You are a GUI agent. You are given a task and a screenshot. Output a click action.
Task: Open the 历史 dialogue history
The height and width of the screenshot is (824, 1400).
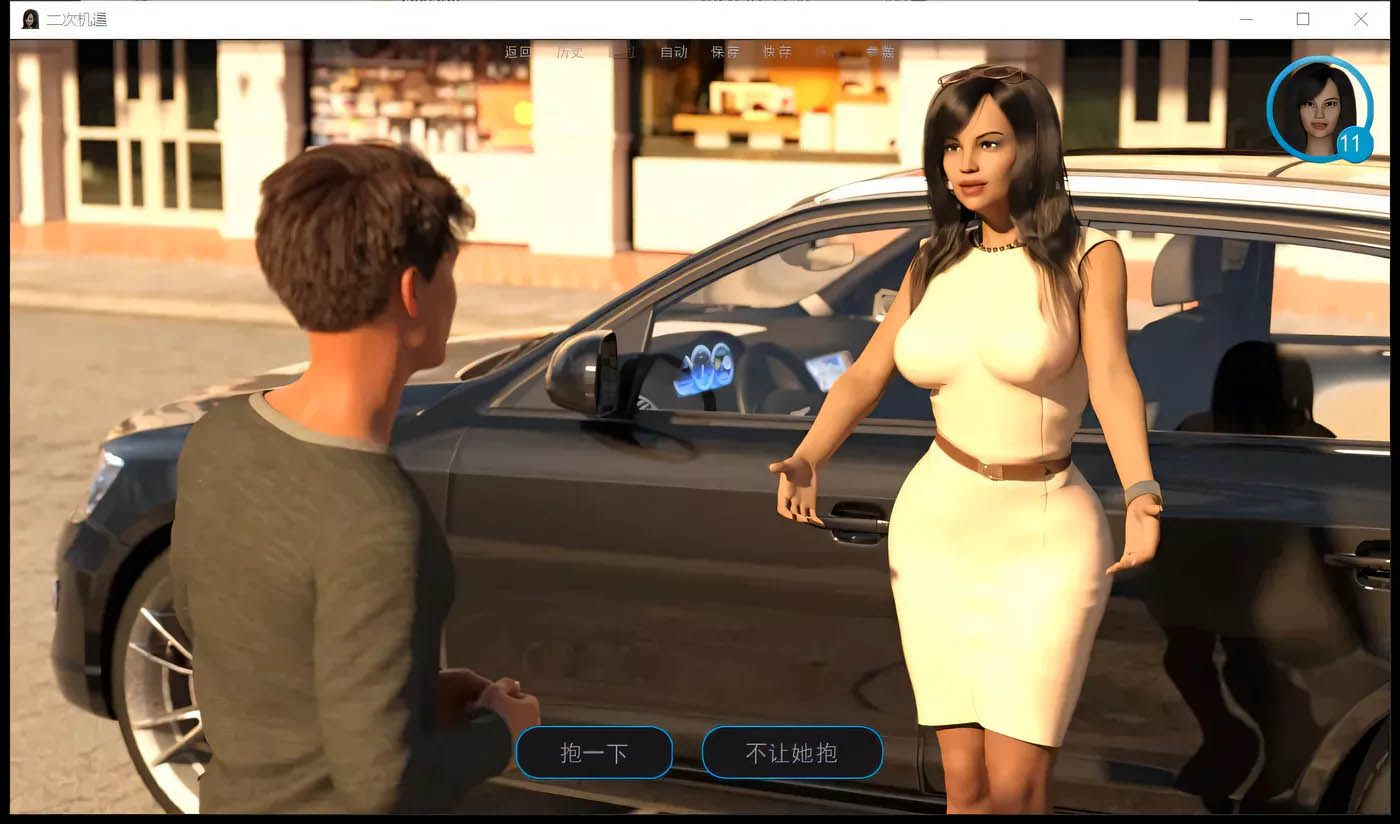click(570, 52)
